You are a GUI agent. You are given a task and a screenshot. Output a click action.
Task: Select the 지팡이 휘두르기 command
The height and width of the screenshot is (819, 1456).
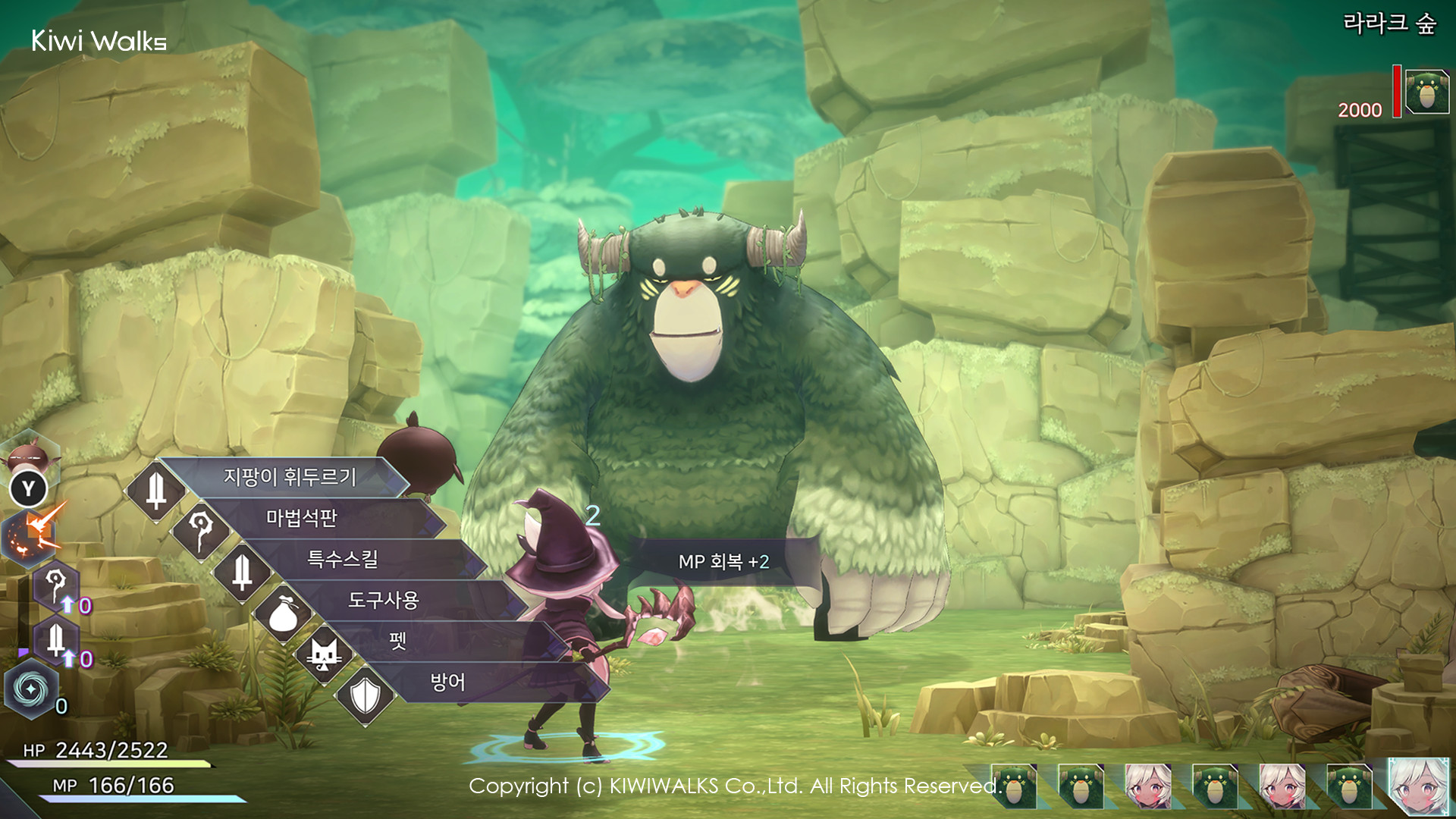(x=288, y=479)
